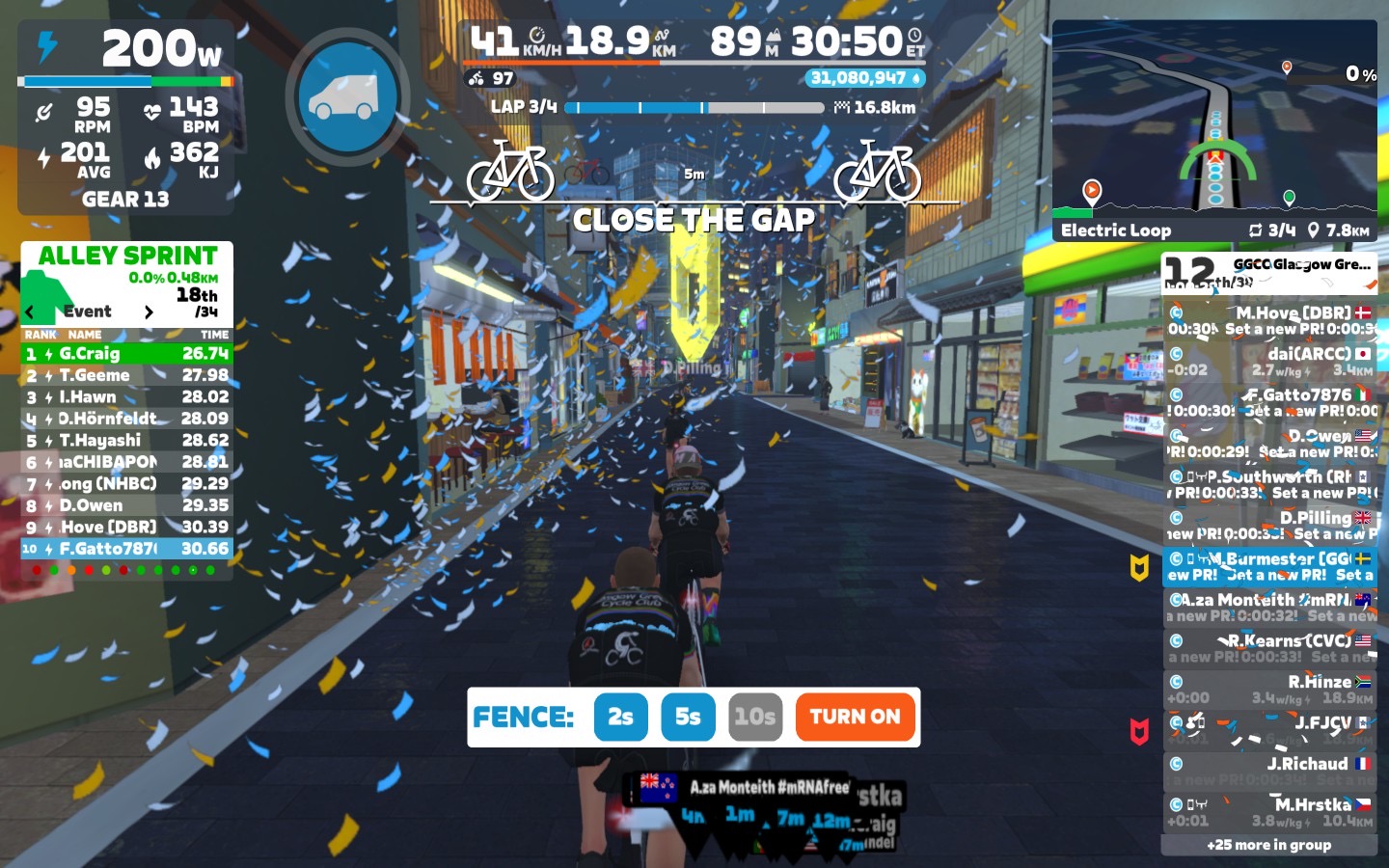Select D.Pilling in the riders list
The width and height of the screenshot is (1389, 868).
(1269, 525)
